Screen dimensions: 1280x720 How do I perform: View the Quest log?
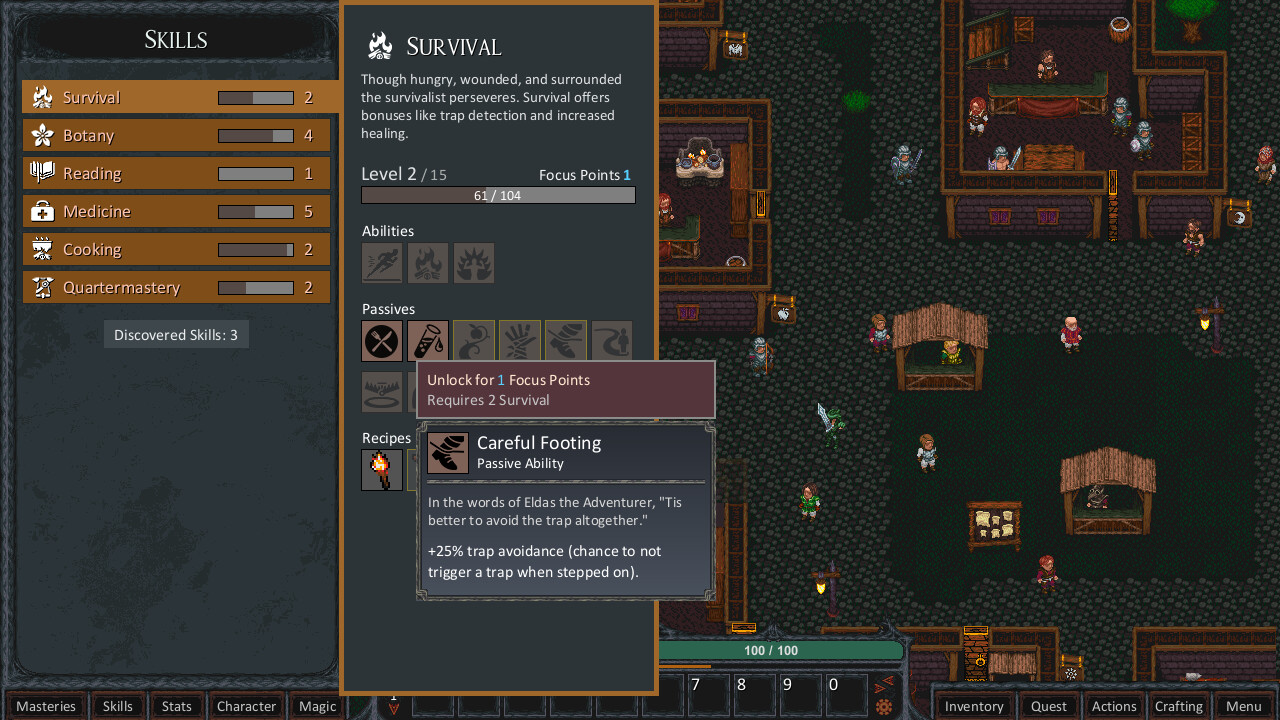(1049, 706)
